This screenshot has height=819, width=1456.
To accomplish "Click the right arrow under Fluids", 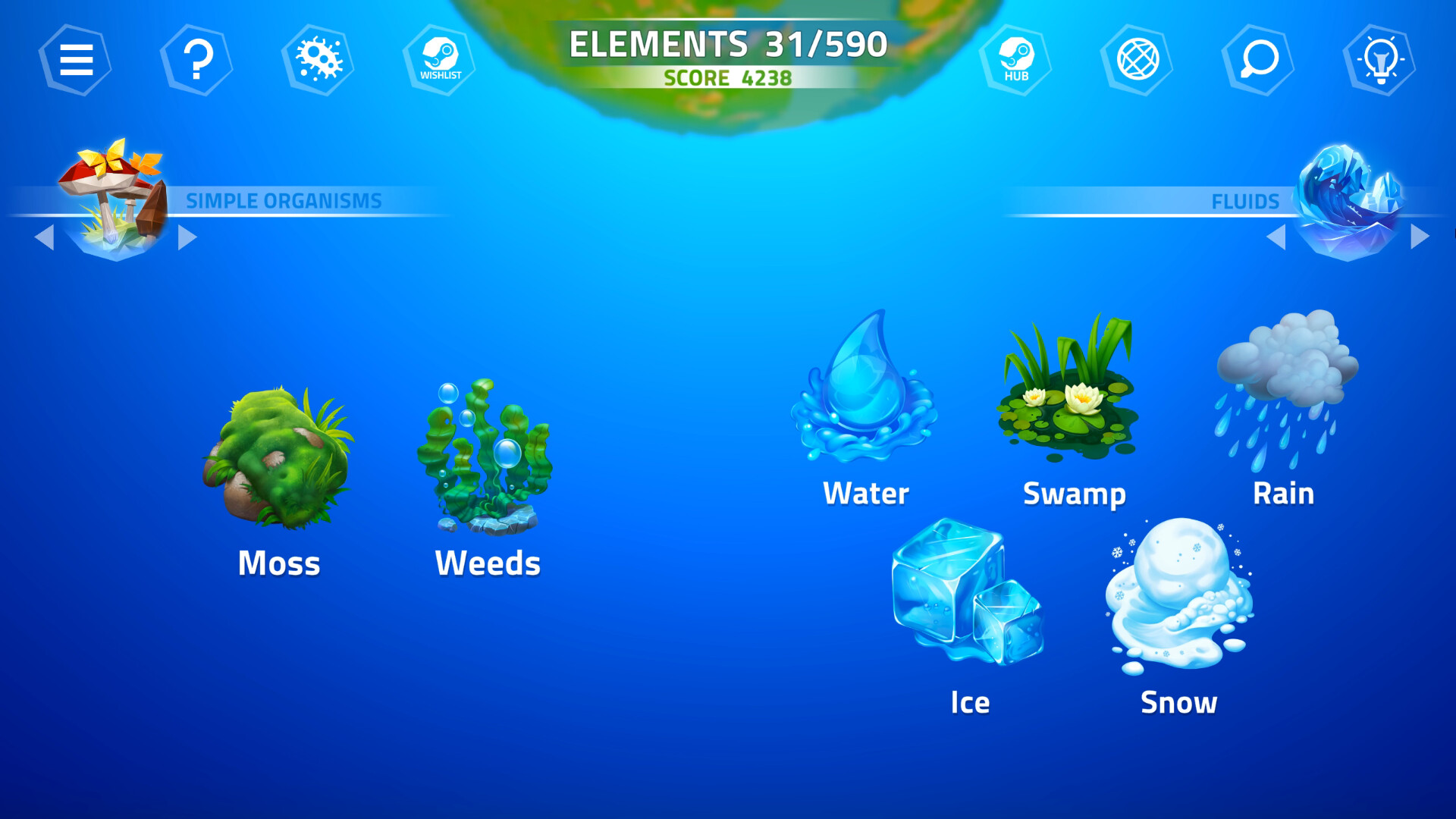I will click(x=1418, y=237).
